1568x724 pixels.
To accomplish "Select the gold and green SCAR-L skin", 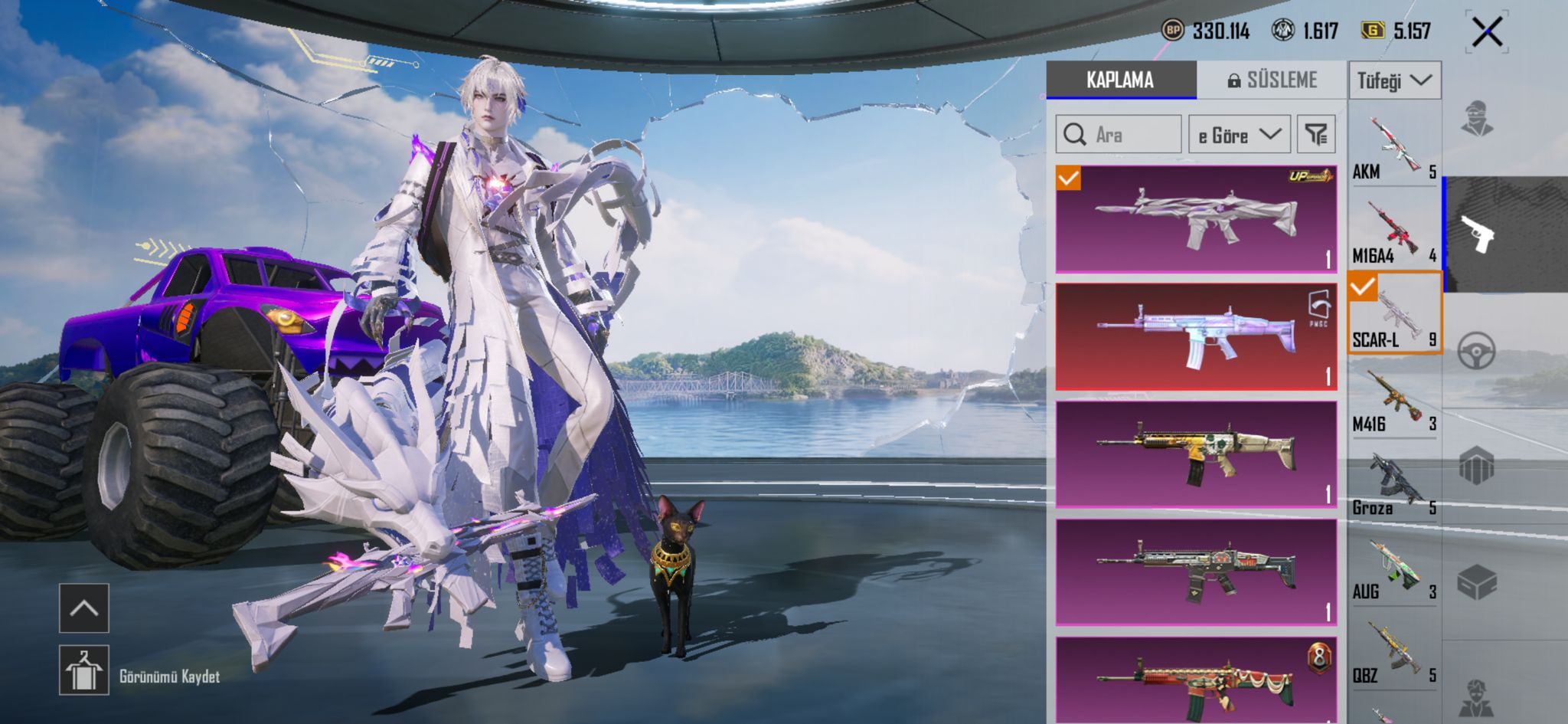I will (x=1196, y=454).
